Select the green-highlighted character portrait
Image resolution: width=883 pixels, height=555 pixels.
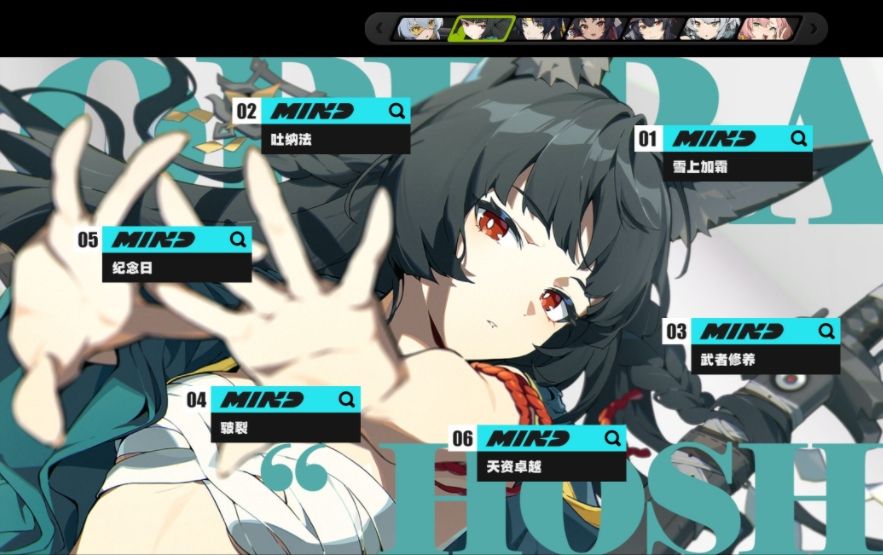pos(481,27)
